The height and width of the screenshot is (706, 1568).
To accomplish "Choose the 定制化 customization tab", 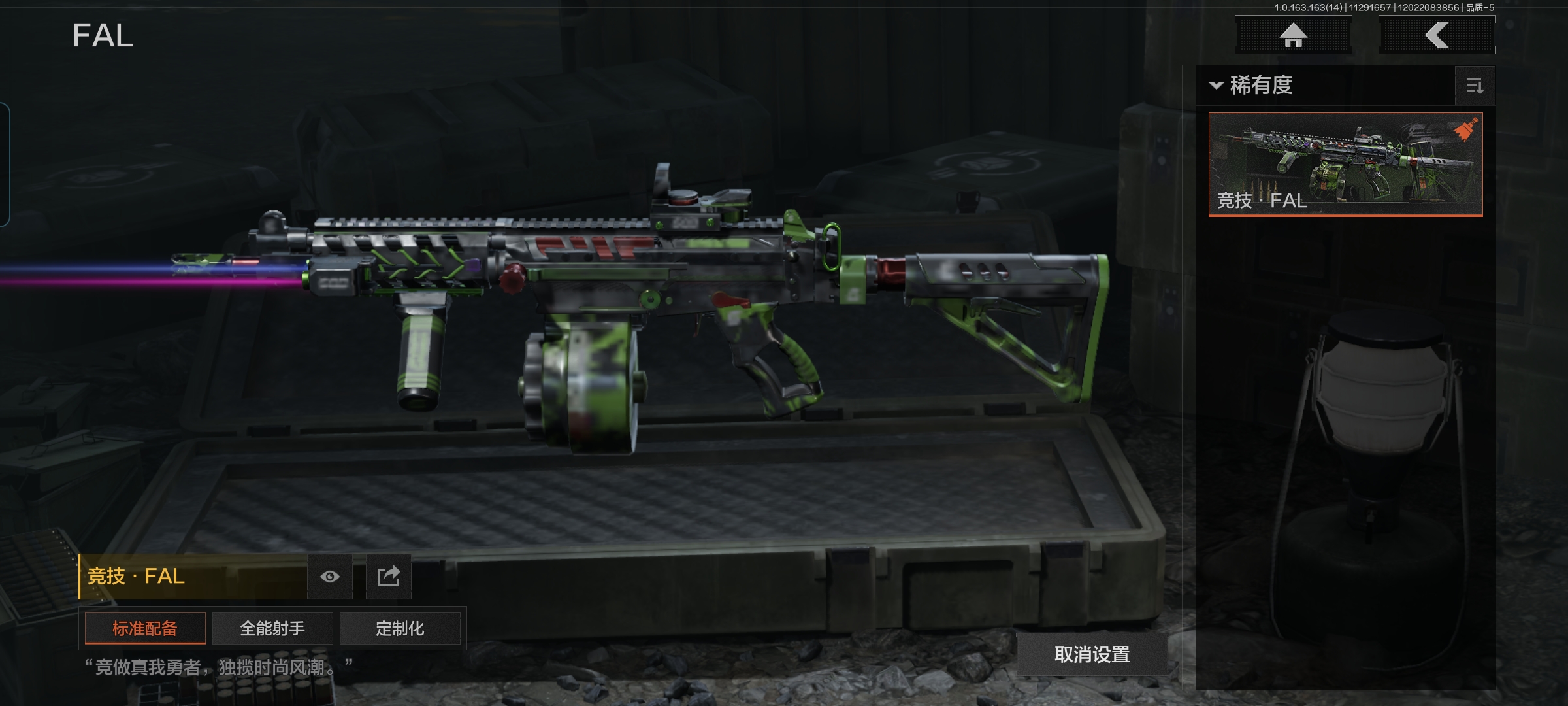I will point(400,628).
